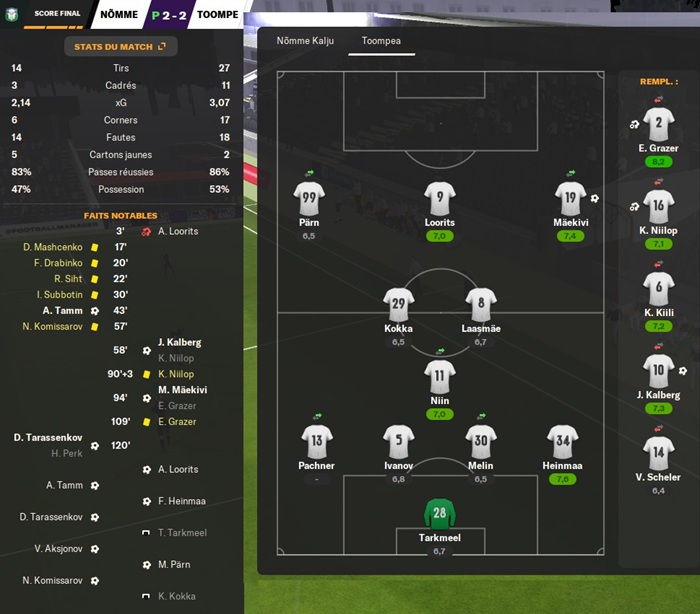Click defender Ivanov number 5
This screenshot has height=614, width=700.
[398, 440]
